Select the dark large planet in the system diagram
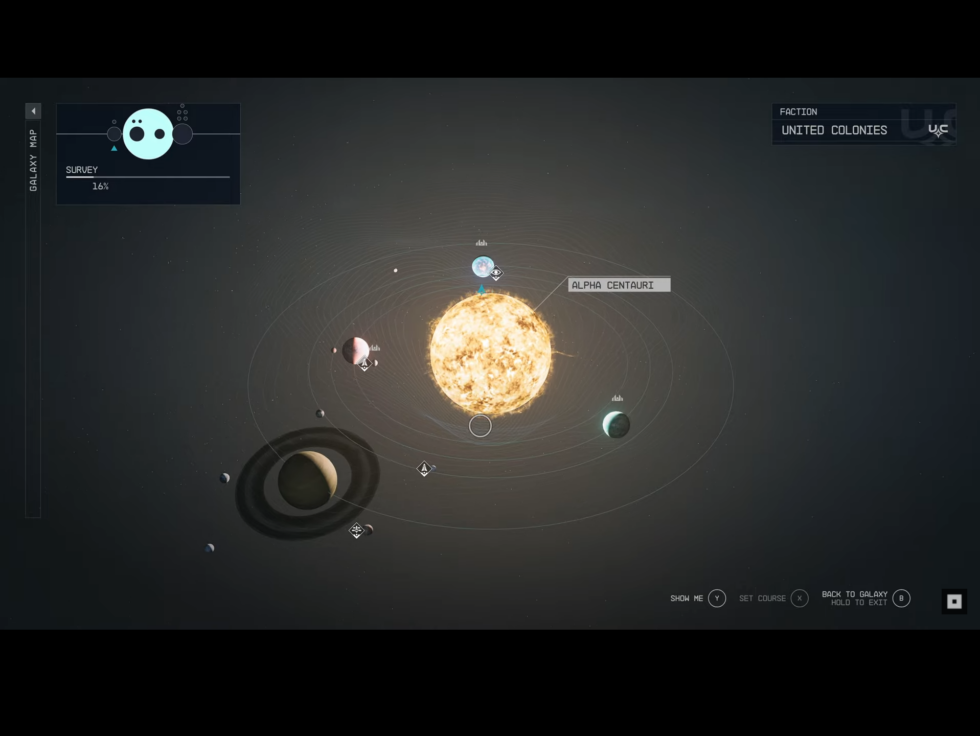The width and height of the screenshot is (980, 736). (182, 134)
